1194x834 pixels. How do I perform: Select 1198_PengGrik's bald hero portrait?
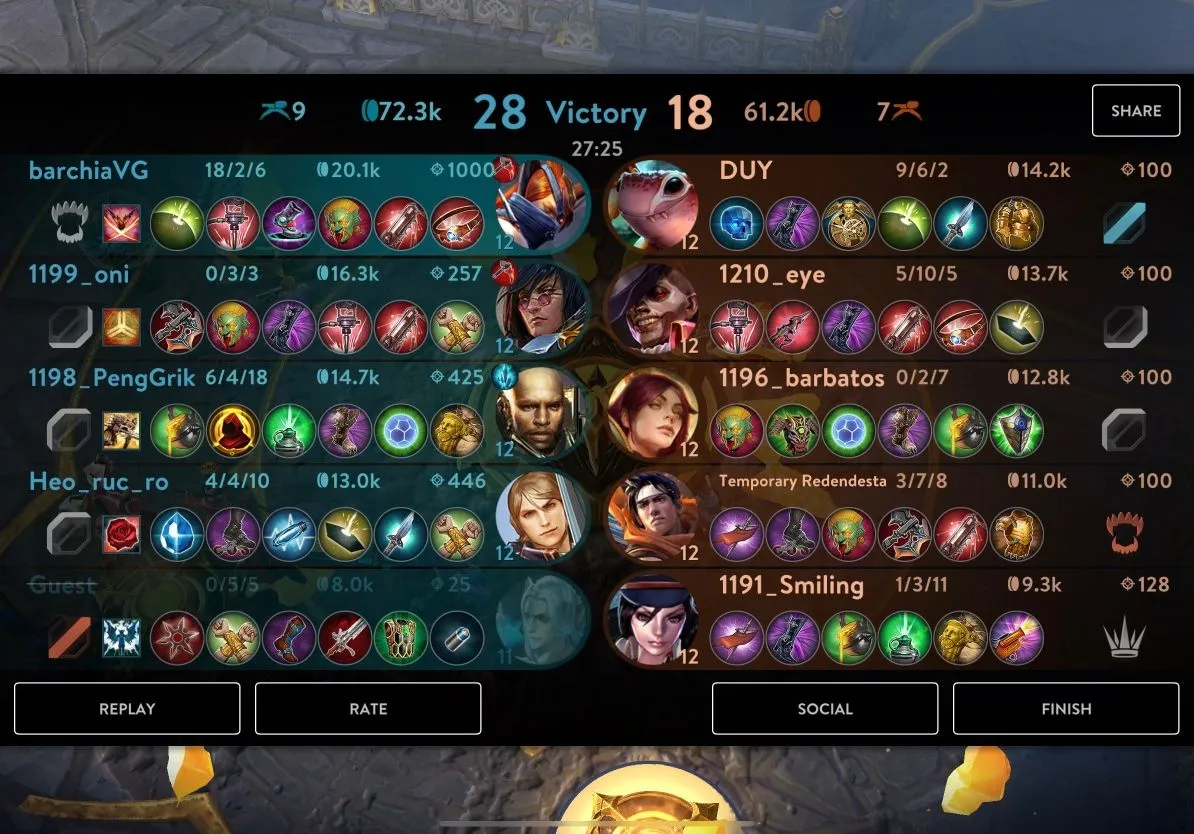[x=540, y=413]
